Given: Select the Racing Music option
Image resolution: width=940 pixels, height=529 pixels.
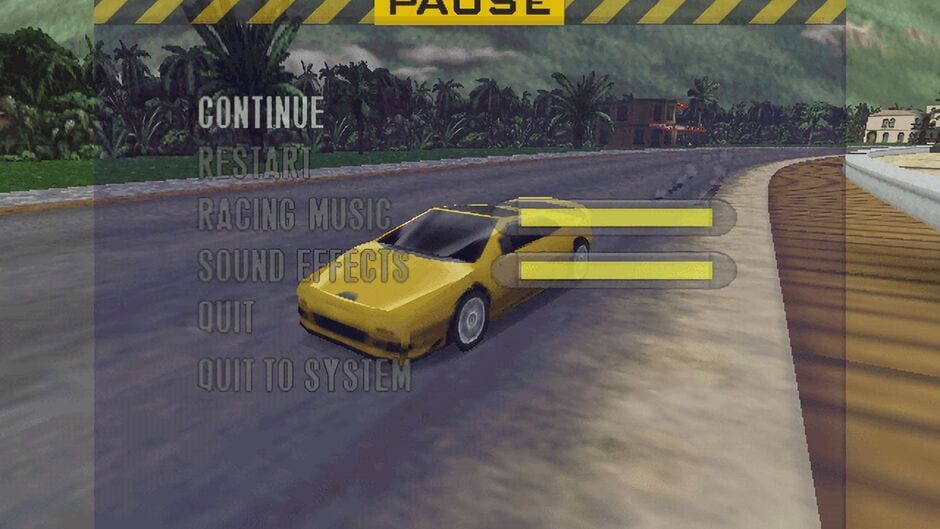Looking at the screenshot, I should [294, 215].
